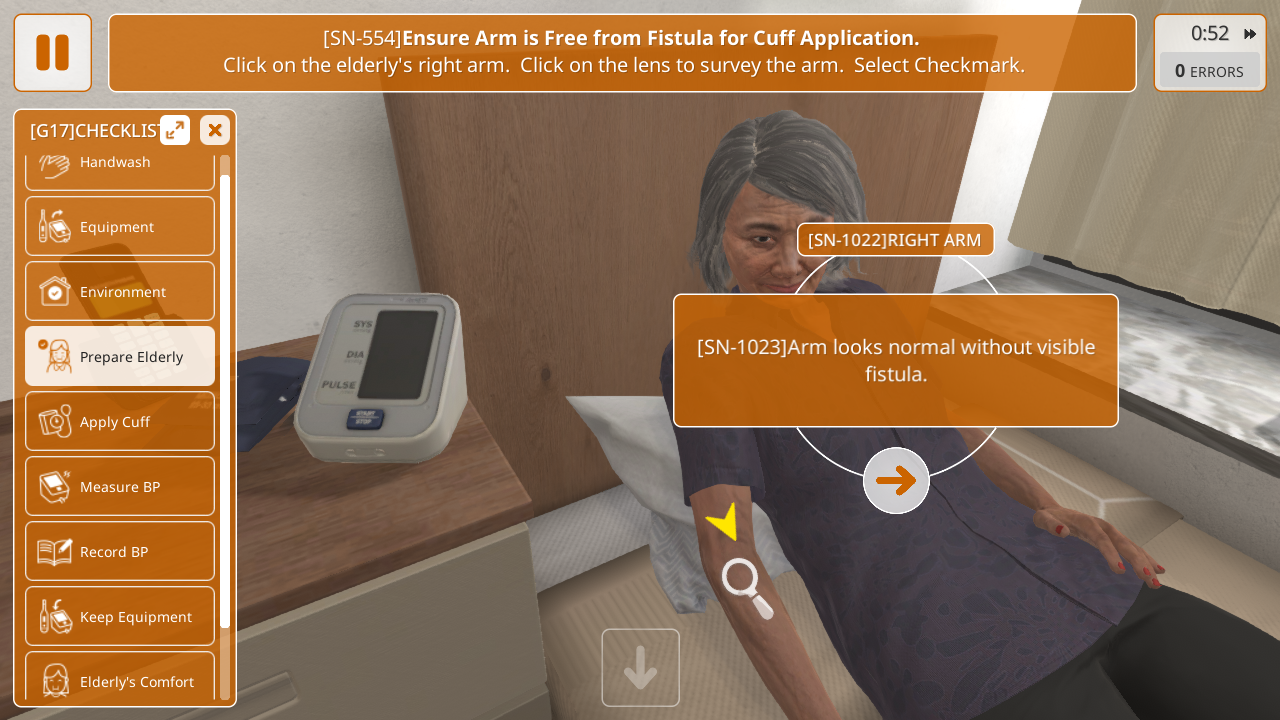Open the Apply Cuff step
Viewport: 1280px width, 720px height.
click(x=120, y=422)
